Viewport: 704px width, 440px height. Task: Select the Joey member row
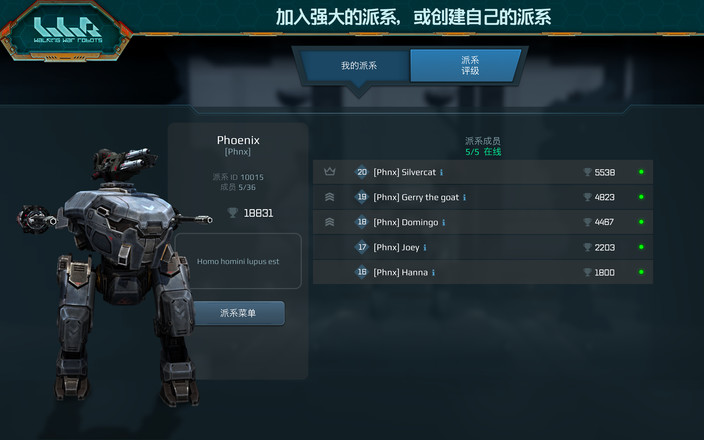pos(482,247)
